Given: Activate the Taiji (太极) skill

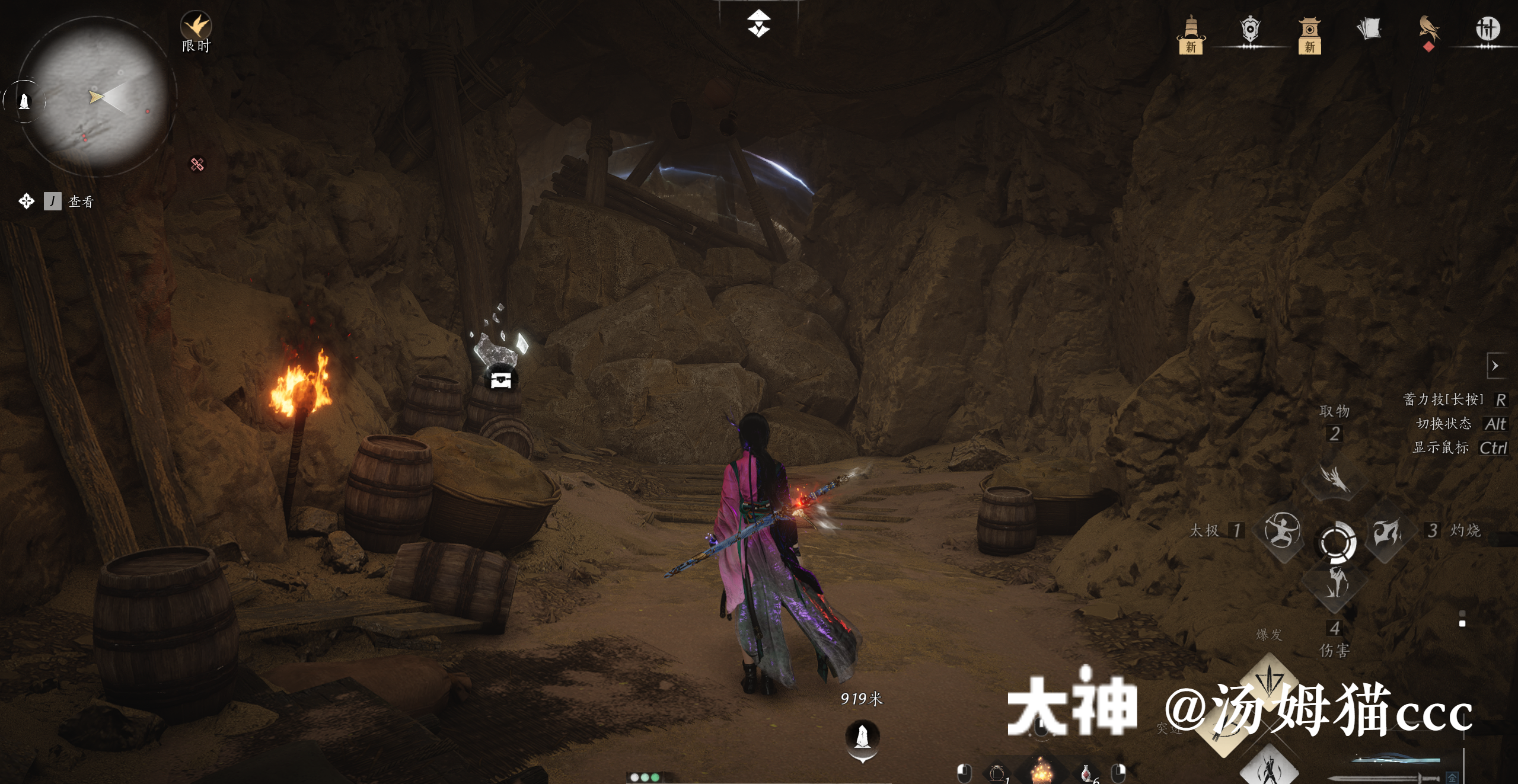Looking at the screenshot, I should click(x=1282, y=530).
